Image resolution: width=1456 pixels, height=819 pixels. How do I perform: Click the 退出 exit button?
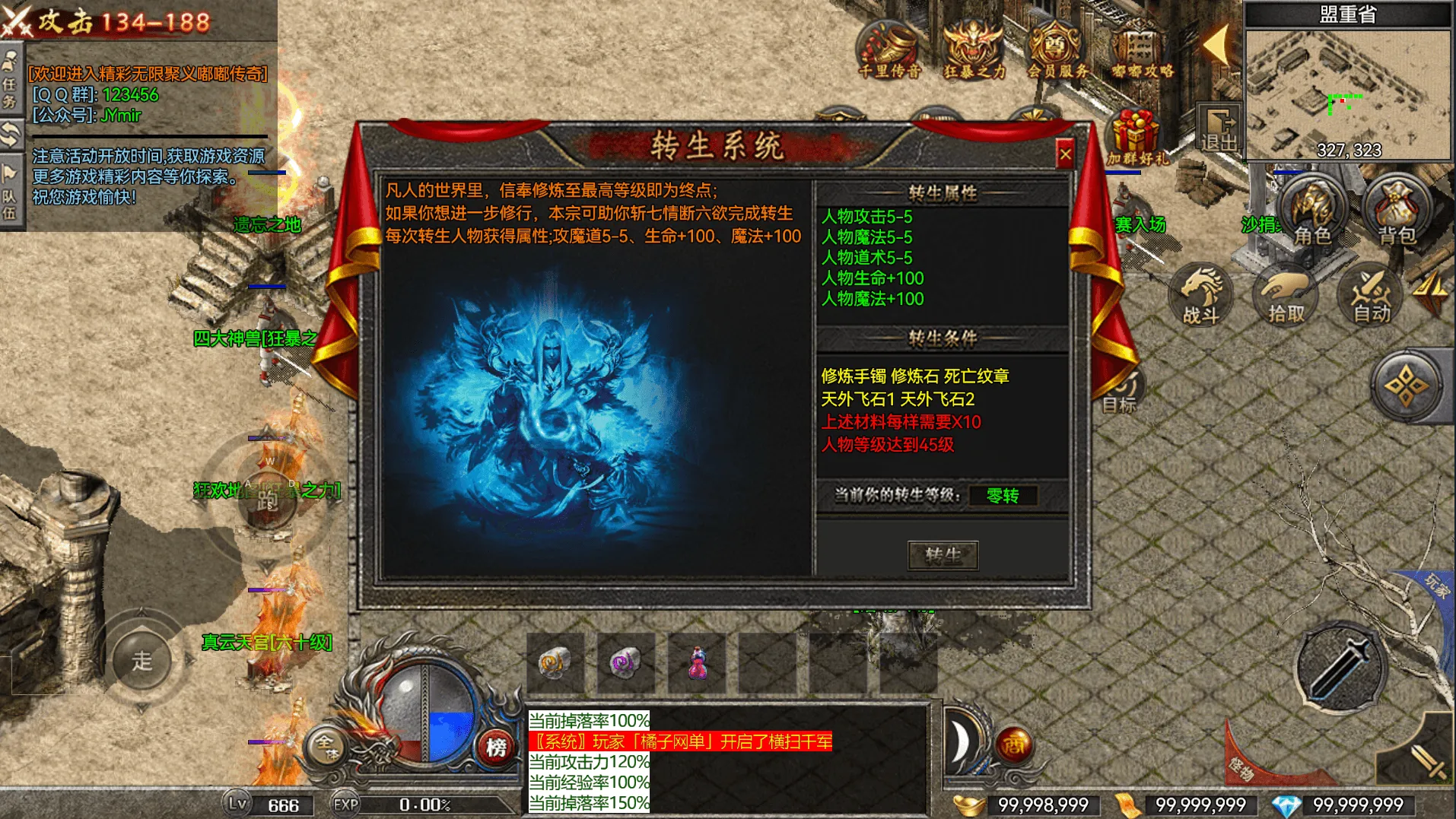point(1220,129)
